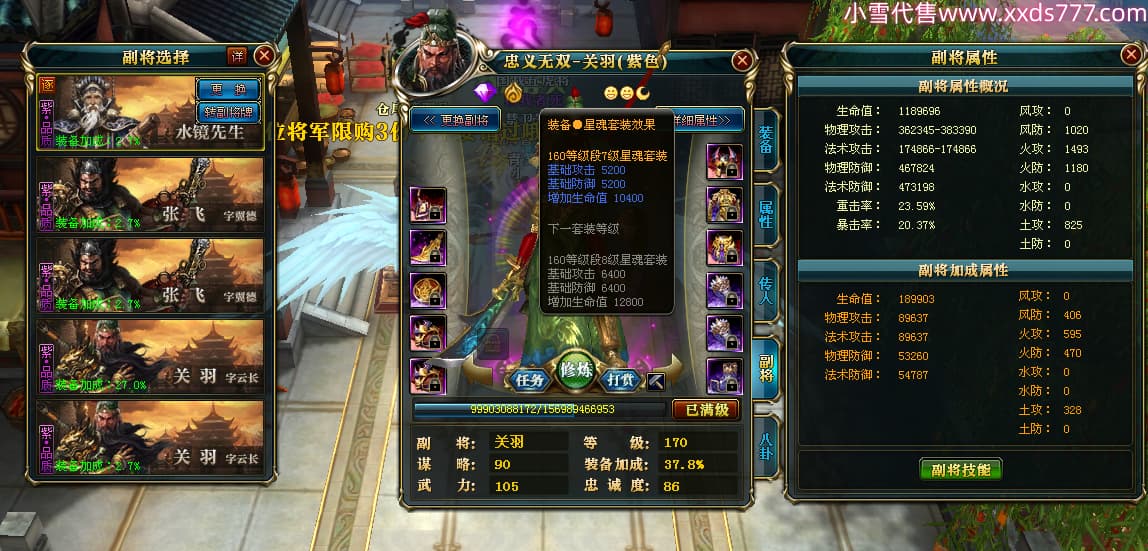Switch to the 属性 attributes tab
The width and height of the screenshot is (1148, 551).
pyautogui.click(x=765, y=213)
